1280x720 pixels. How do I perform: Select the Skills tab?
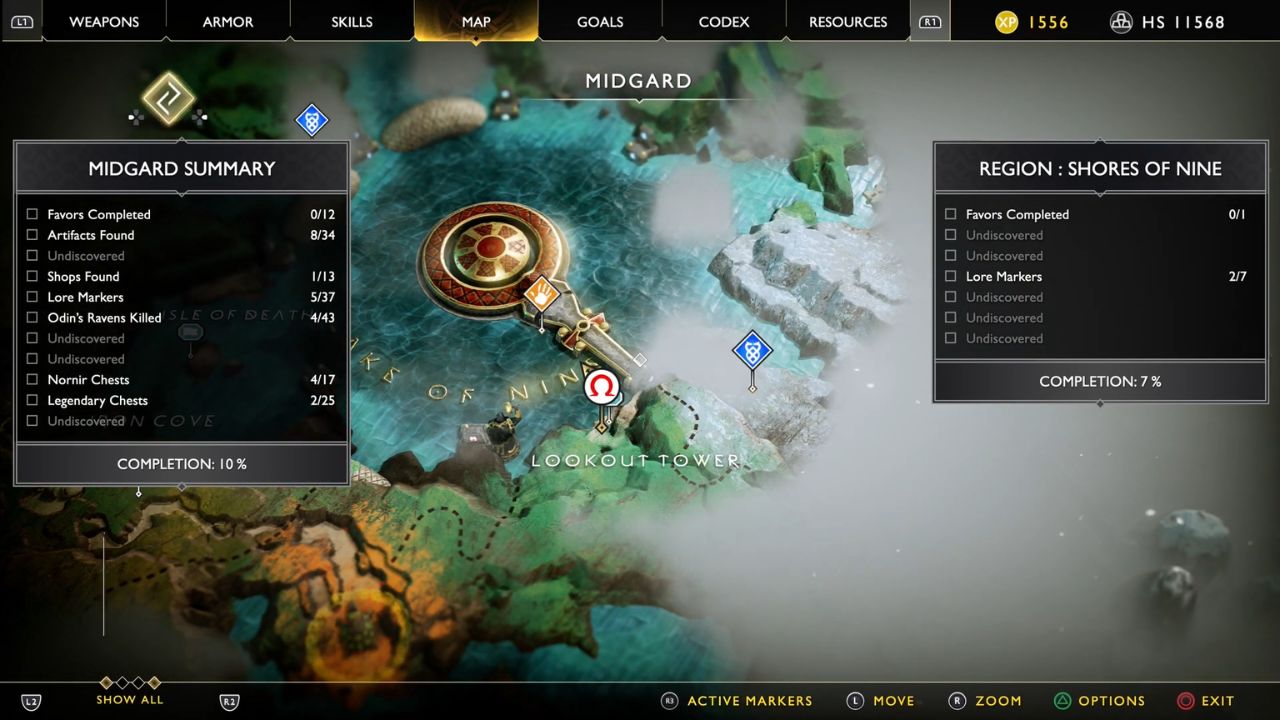[x=352, y=22]
